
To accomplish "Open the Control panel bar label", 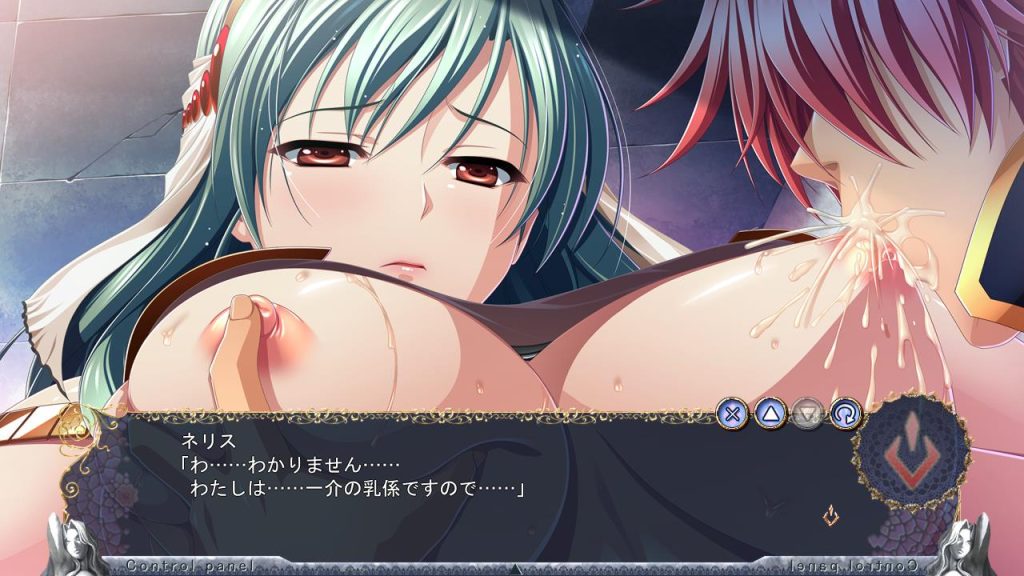I will (x=177, y=566).
